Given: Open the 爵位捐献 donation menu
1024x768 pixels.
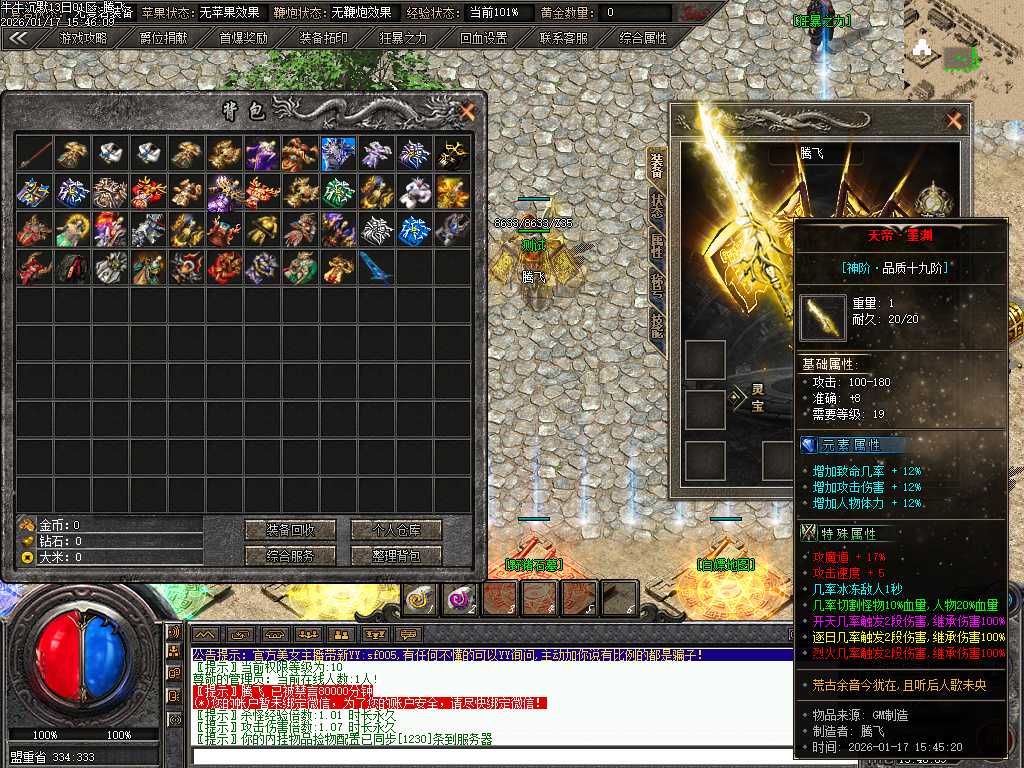Looking at the screenshot, I should coord(164,38).
